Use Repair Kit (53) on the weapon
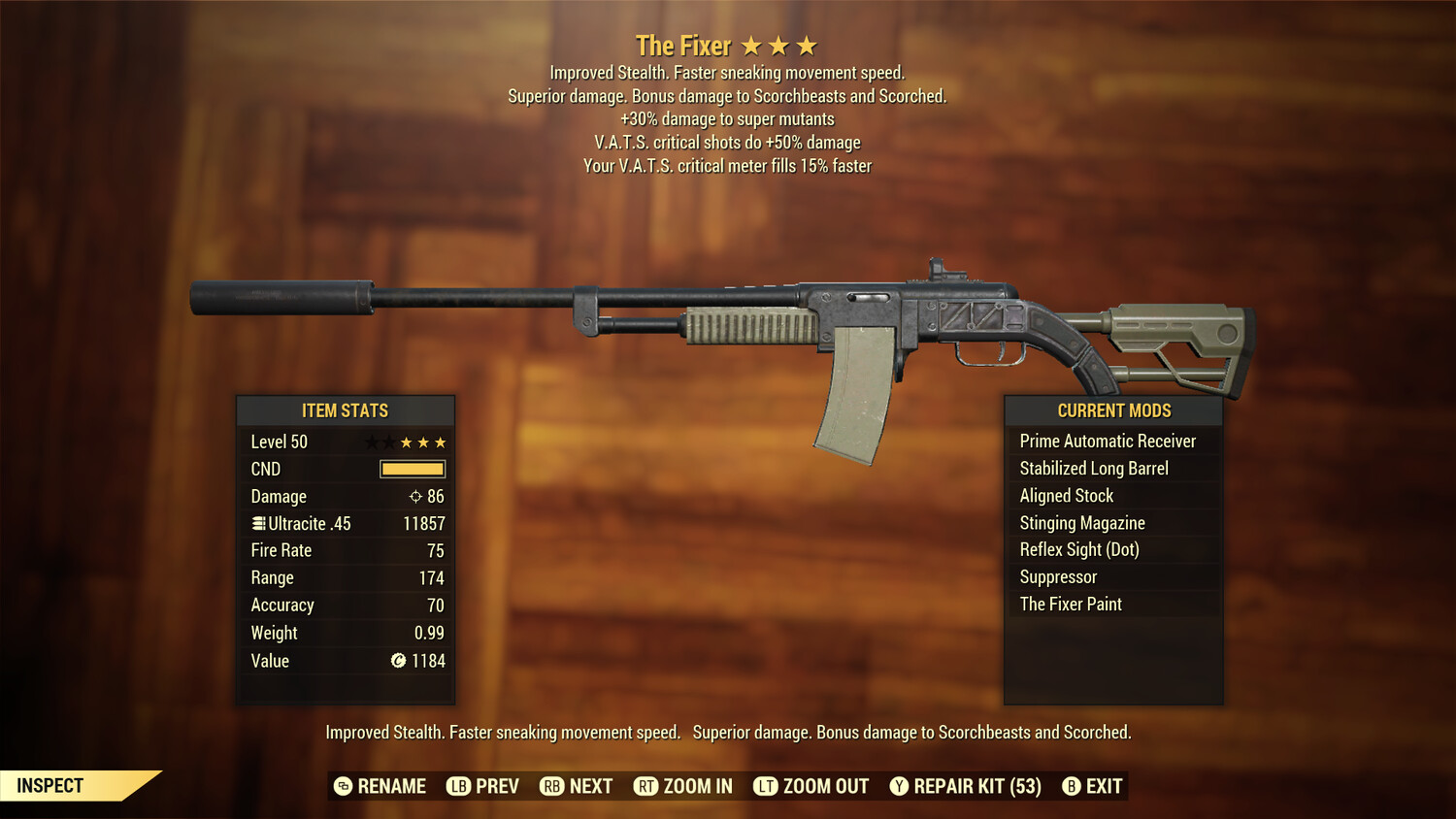 coord(966,786)
